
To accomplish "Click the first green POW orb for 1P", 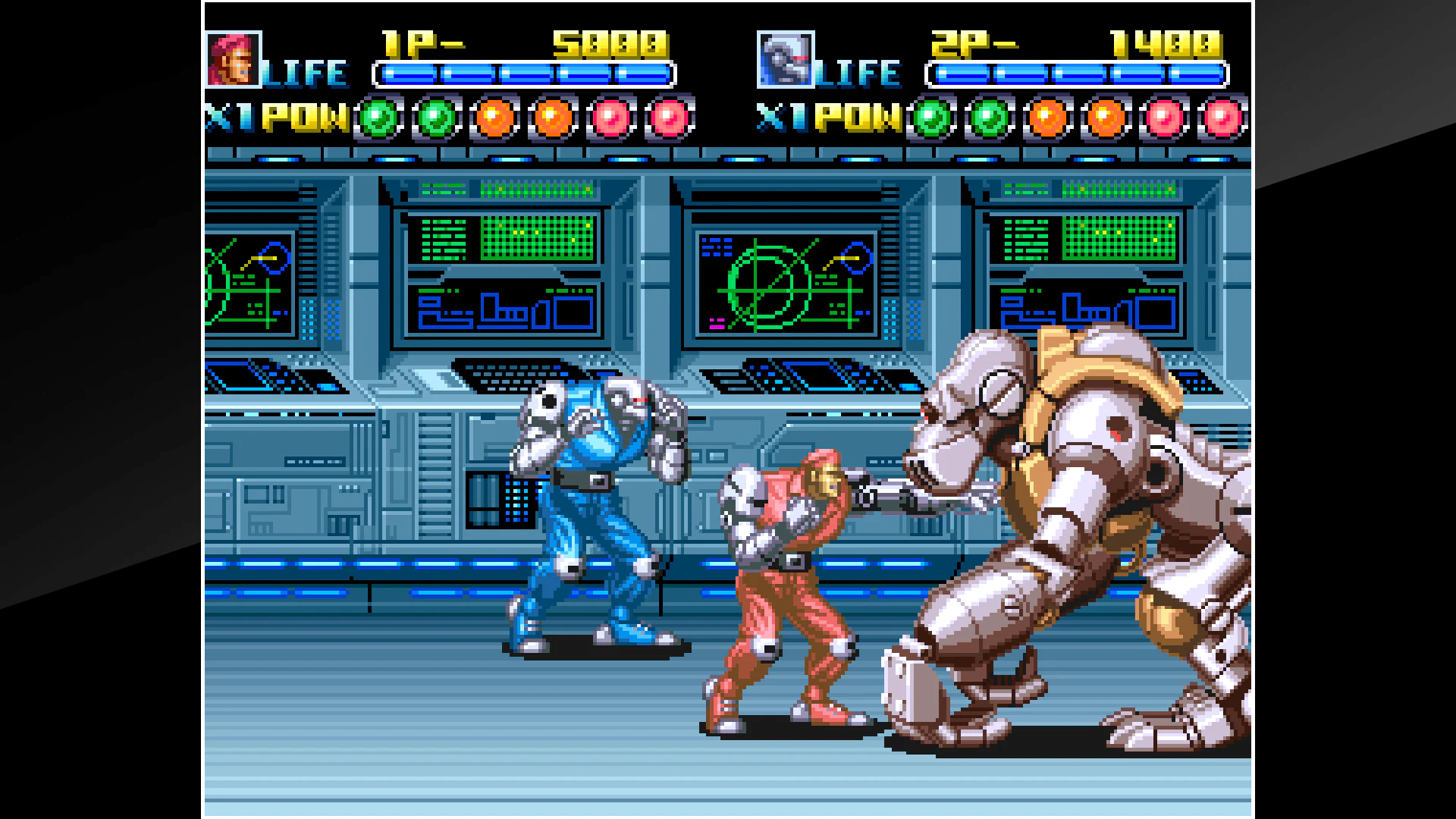I will pyautogui.click(x=377, y=119).
